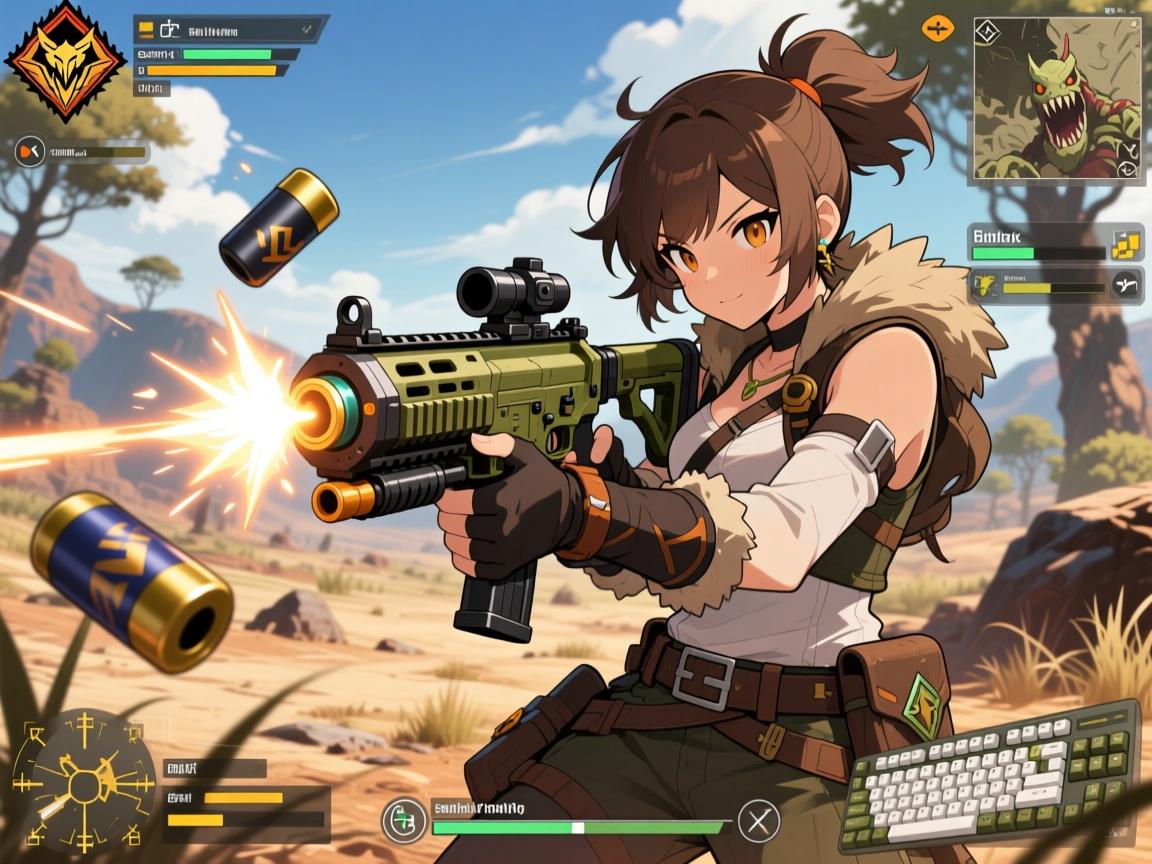
Task: Select the yellow creature icon beside the yellow bar
Action: point(985,287)
